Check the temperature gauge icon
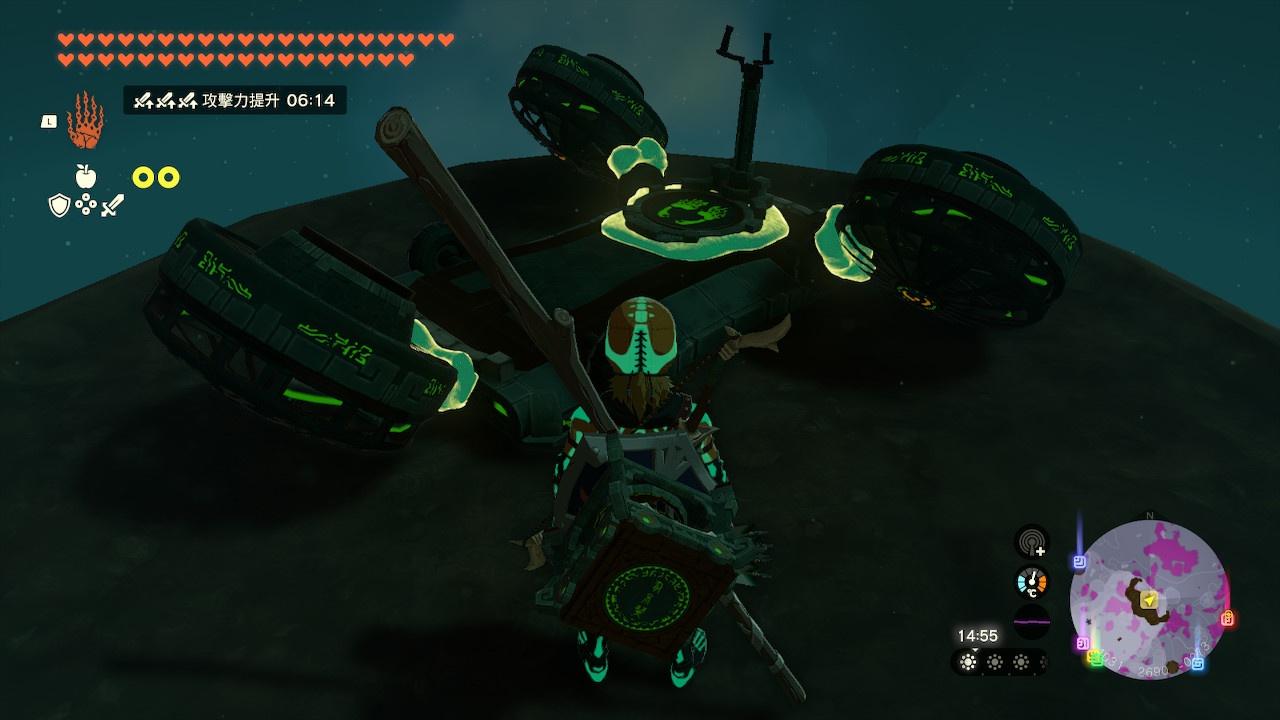The height and width of the screenshot is (720, 1280). pos(1031,582)
